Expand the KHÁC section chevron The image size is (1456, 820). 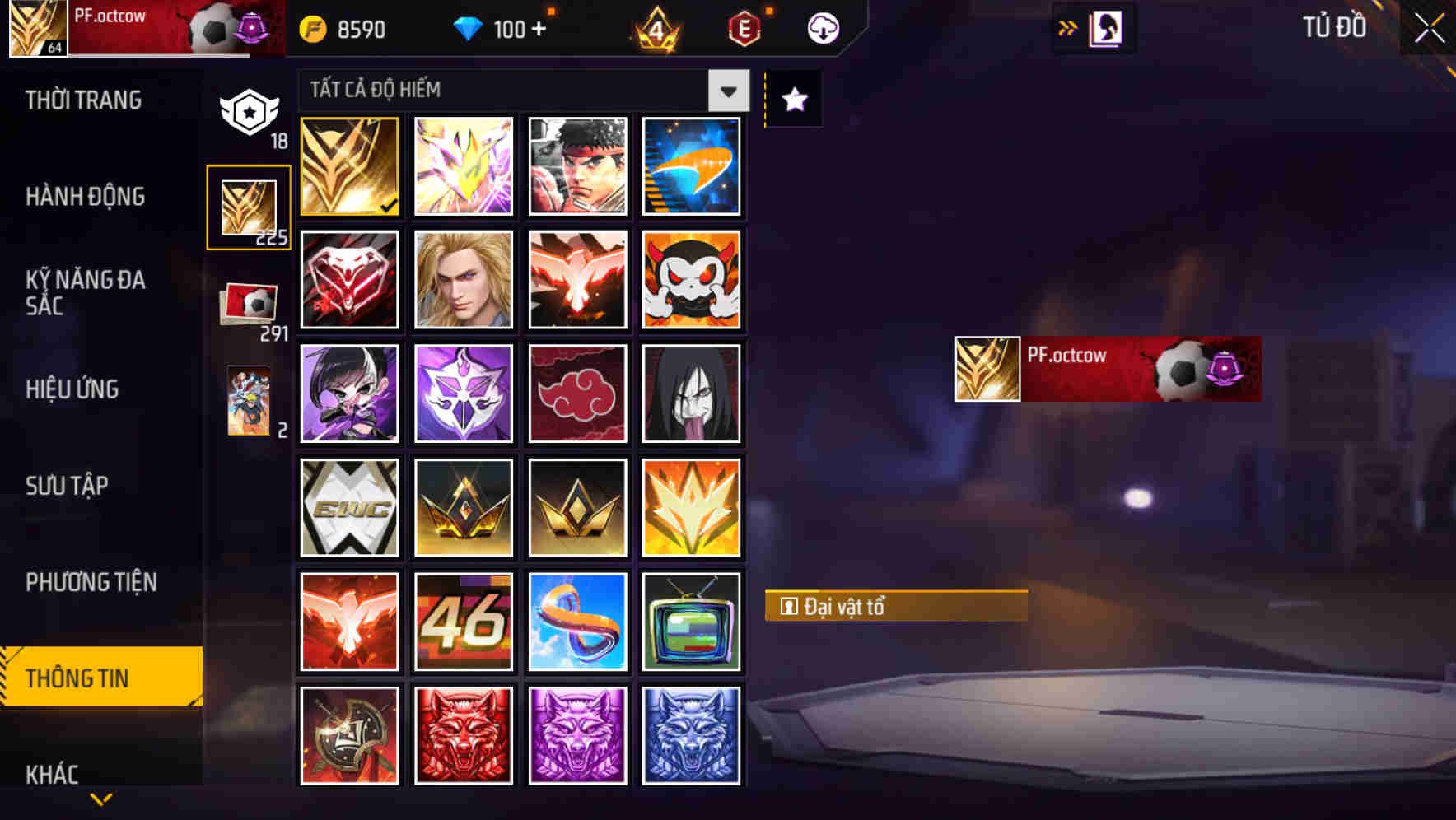coord(101,797)
